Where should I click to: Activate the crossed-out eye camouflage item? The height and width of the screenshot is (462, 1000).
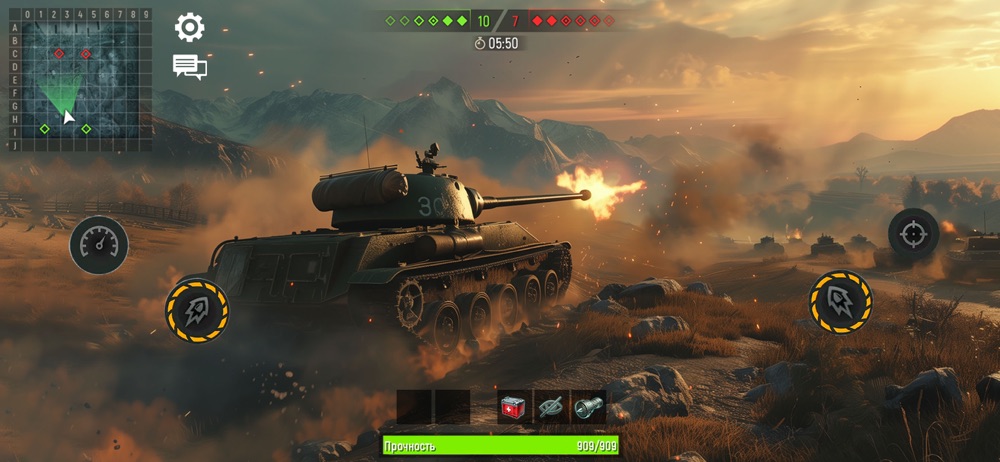click(x=551, y=407)
